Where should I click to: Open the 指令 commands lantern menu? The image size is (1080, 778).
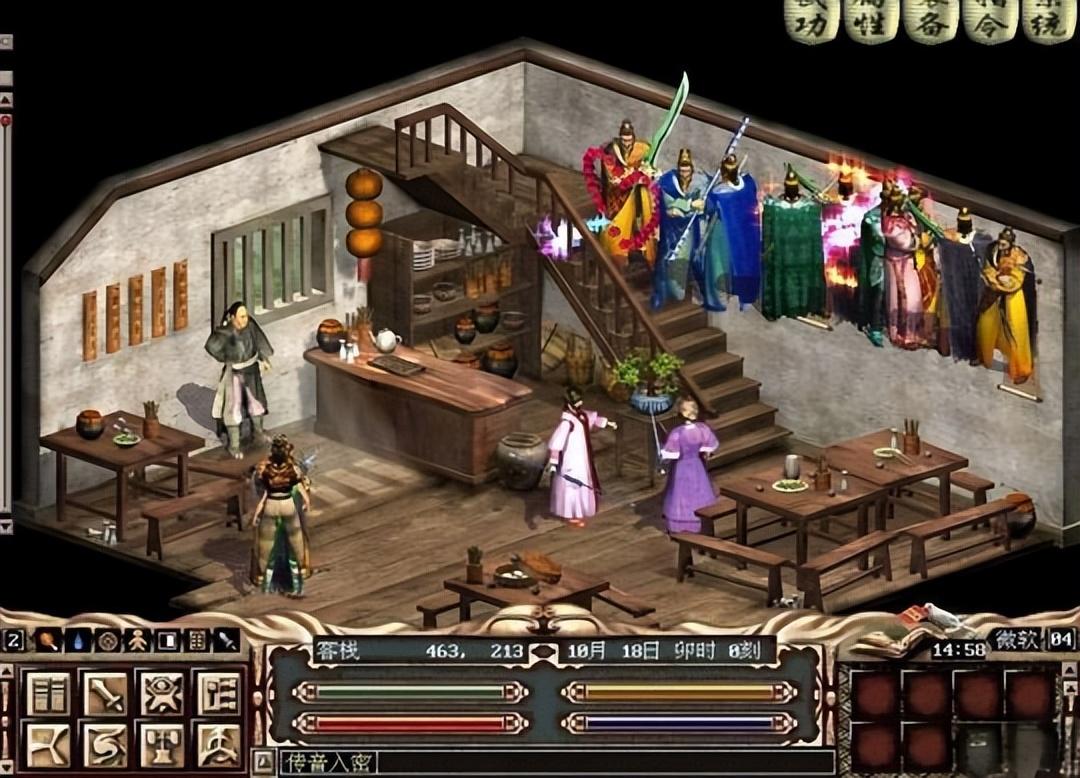pos(990,21)
